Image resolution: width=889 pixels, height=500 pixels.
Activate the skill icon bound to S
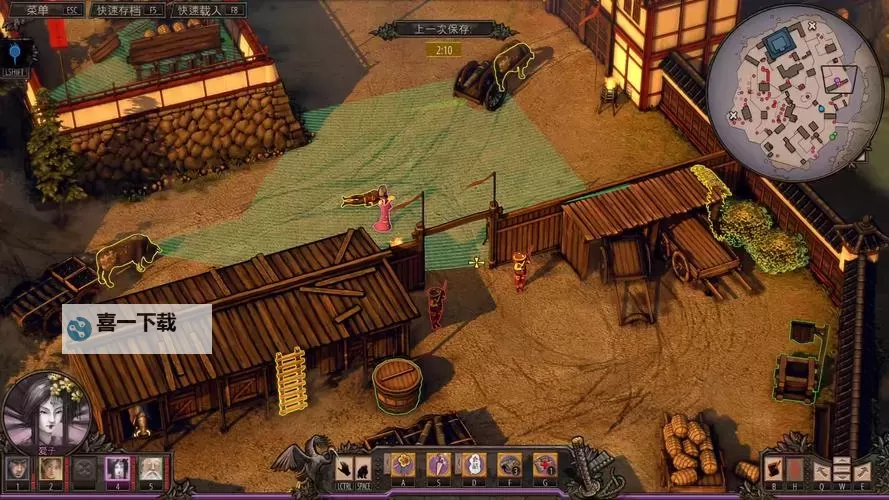(x=438, y=464)
